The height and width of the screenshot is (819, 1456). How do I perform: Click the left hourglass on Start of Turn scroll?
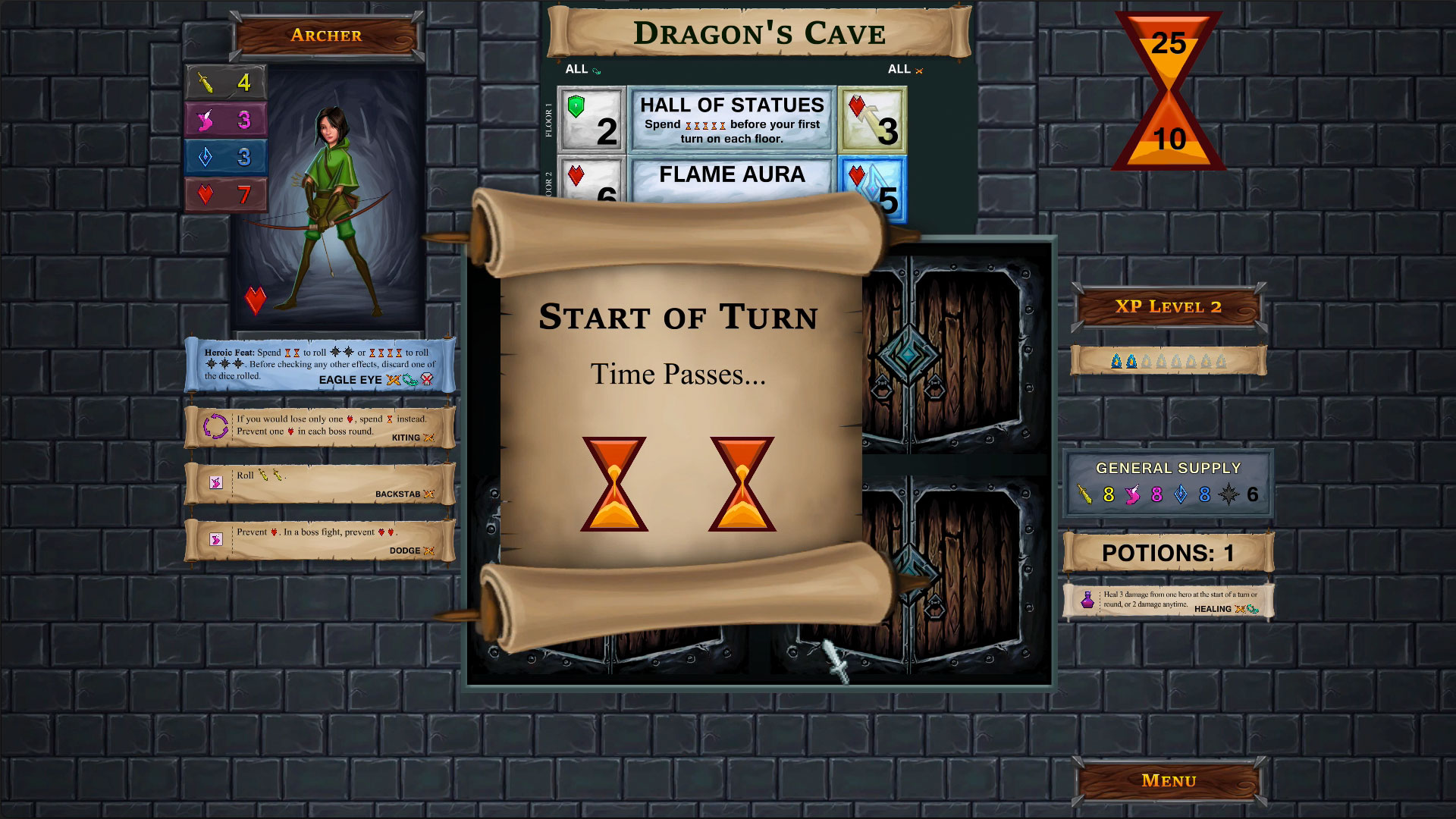pyautogui.click(x=613, y=482)
